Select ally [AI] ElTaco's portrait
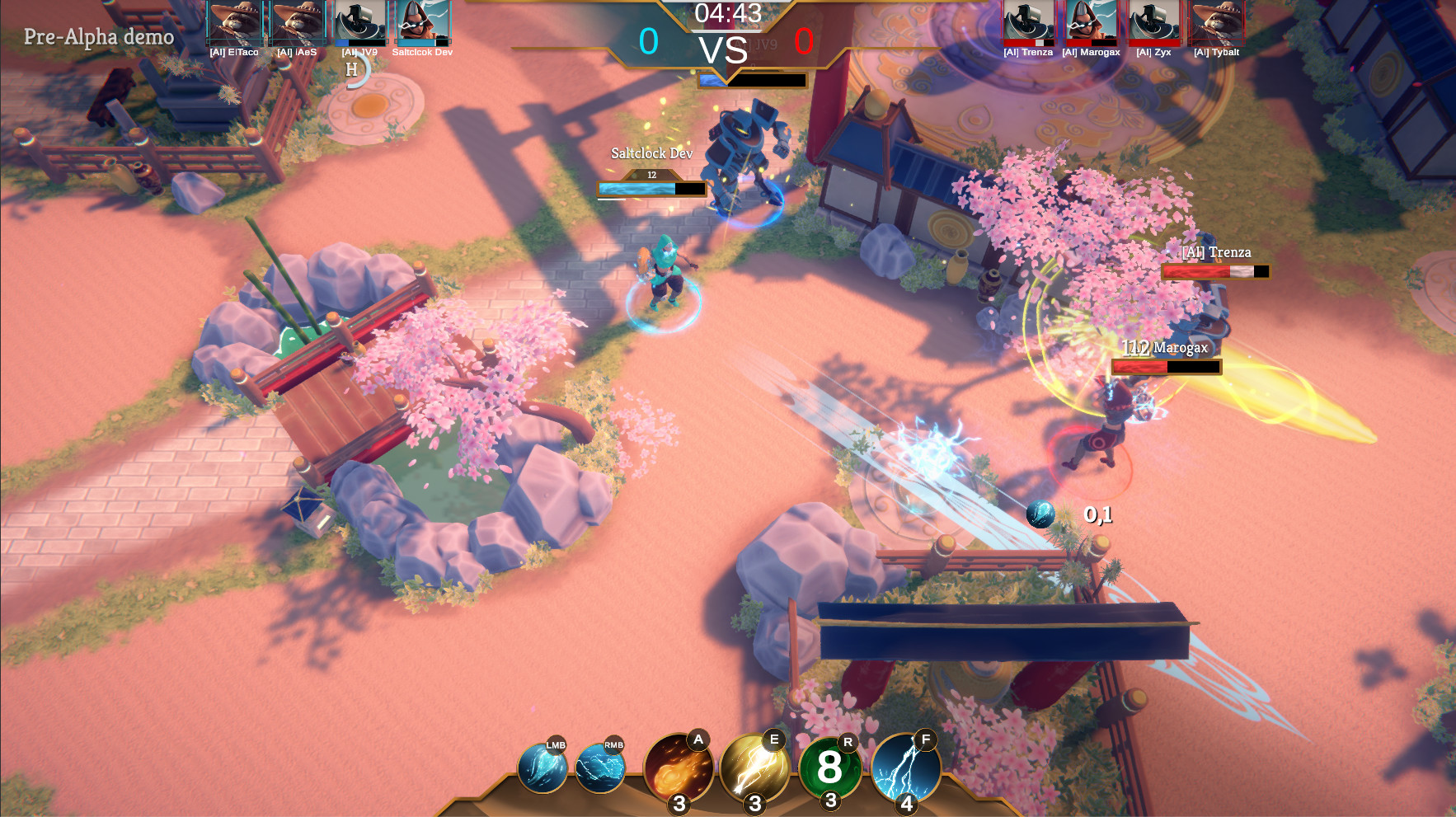1456x817 pixels. pyautogui.click(x=235, y=22)
